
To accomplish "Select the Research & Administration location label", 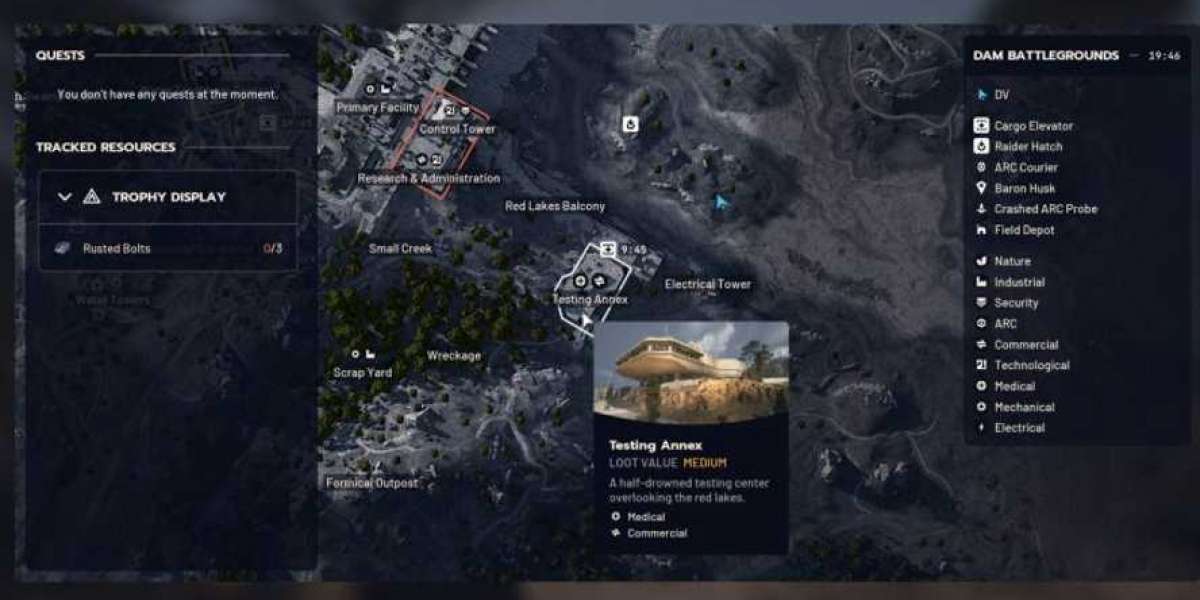I will coord(429,178).
